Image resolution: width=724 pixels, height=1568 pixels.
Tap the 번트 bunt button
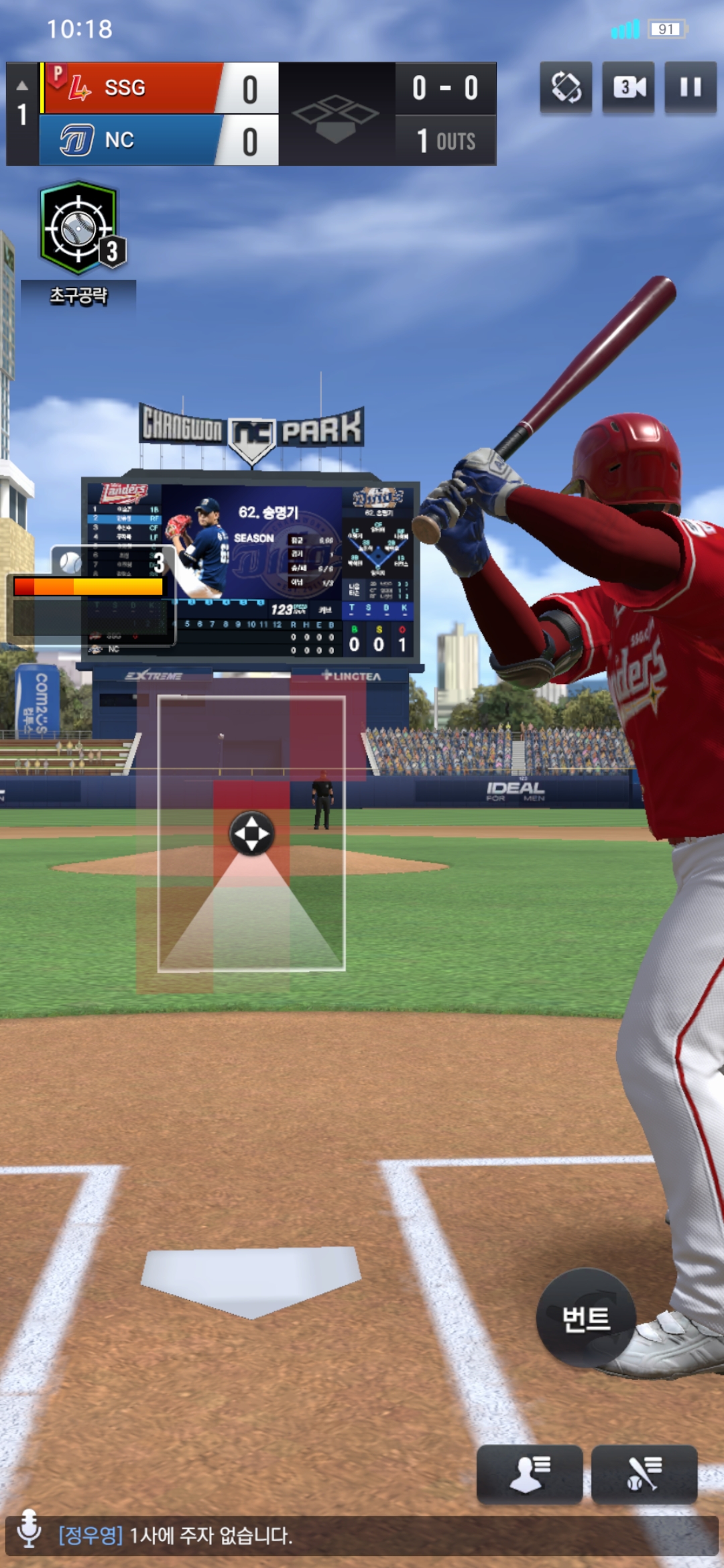coord(586,1319)
